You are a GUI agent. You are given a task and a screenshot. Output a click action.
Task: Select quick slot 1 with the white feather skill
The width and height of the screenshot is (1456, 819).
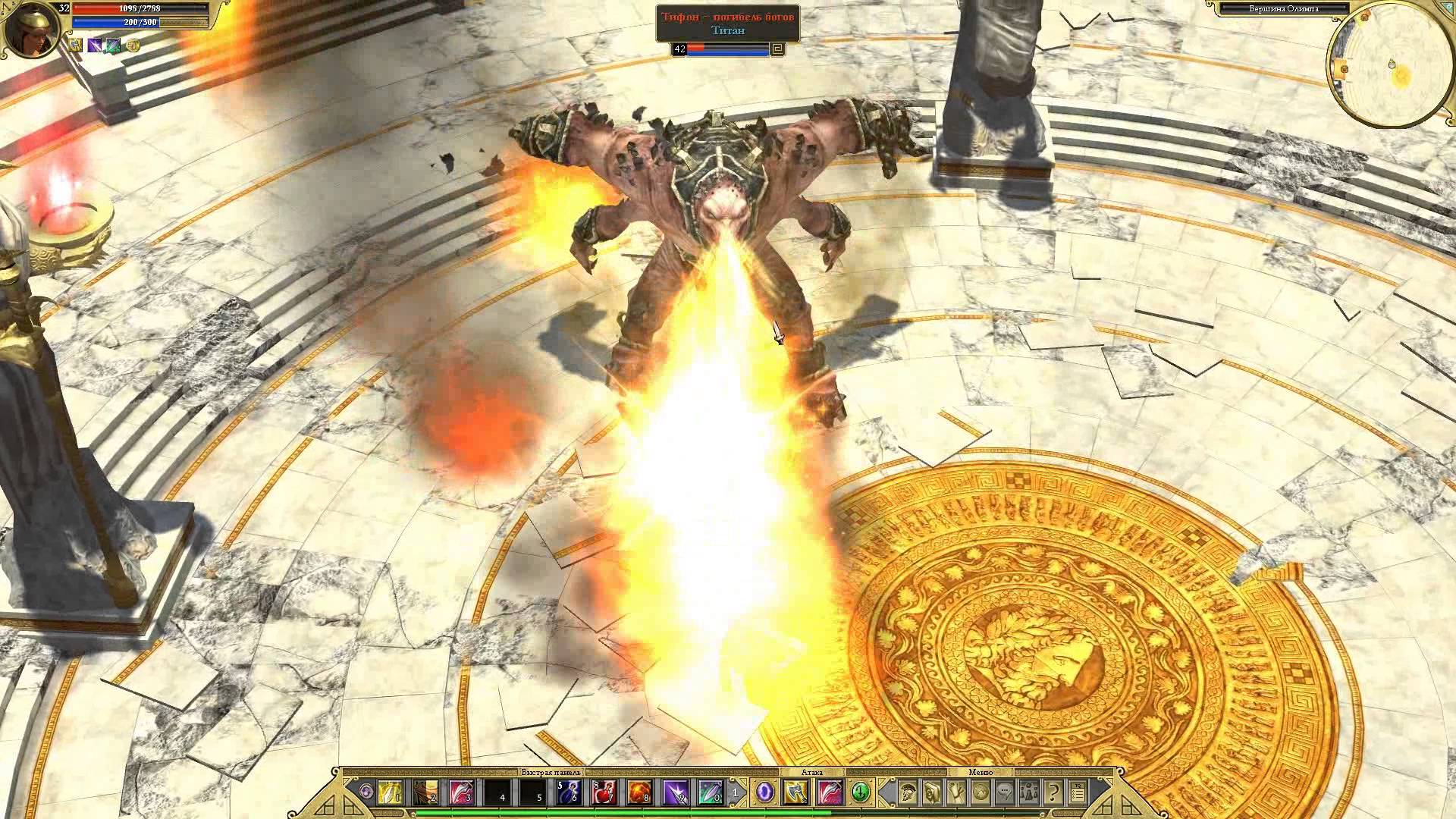pyautogui.click(x=390, y=793)
